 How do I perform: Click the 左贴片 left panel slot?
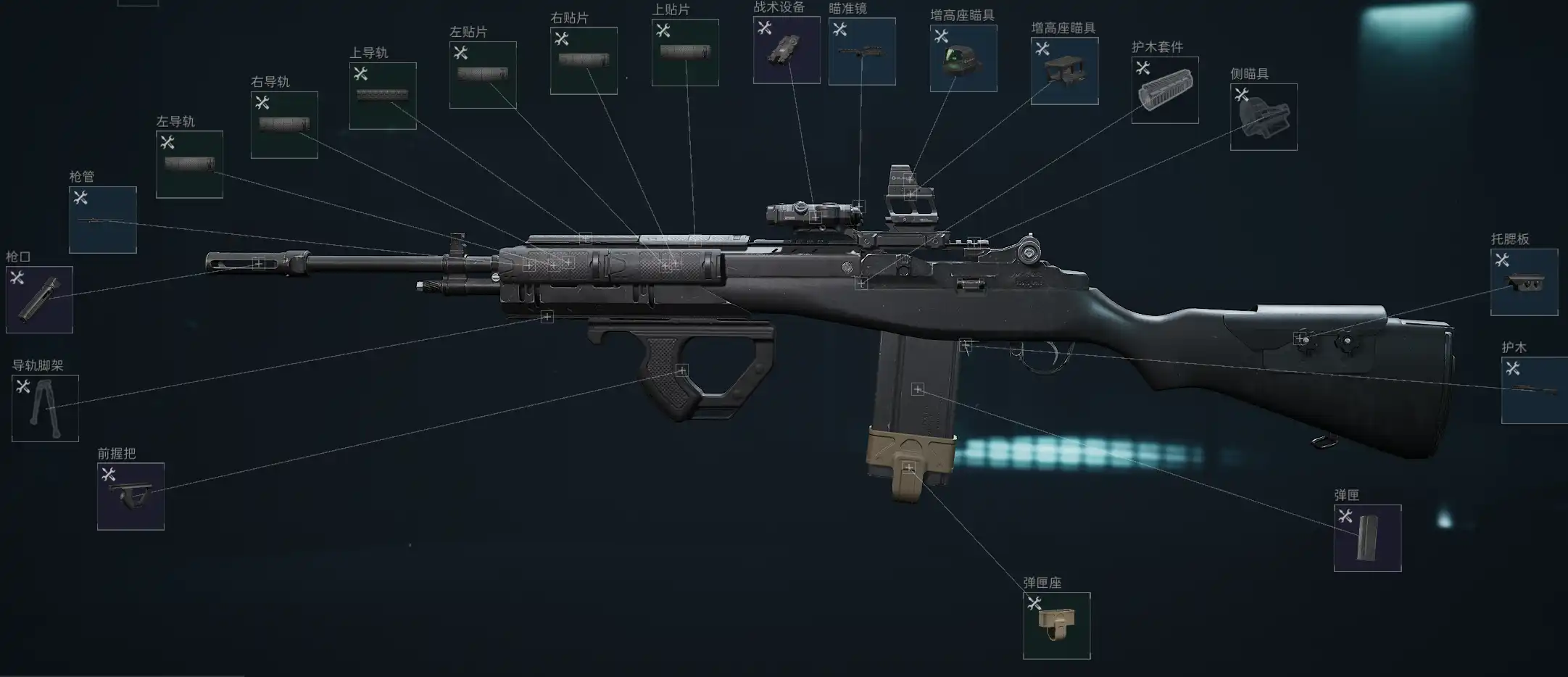point(483,75)
